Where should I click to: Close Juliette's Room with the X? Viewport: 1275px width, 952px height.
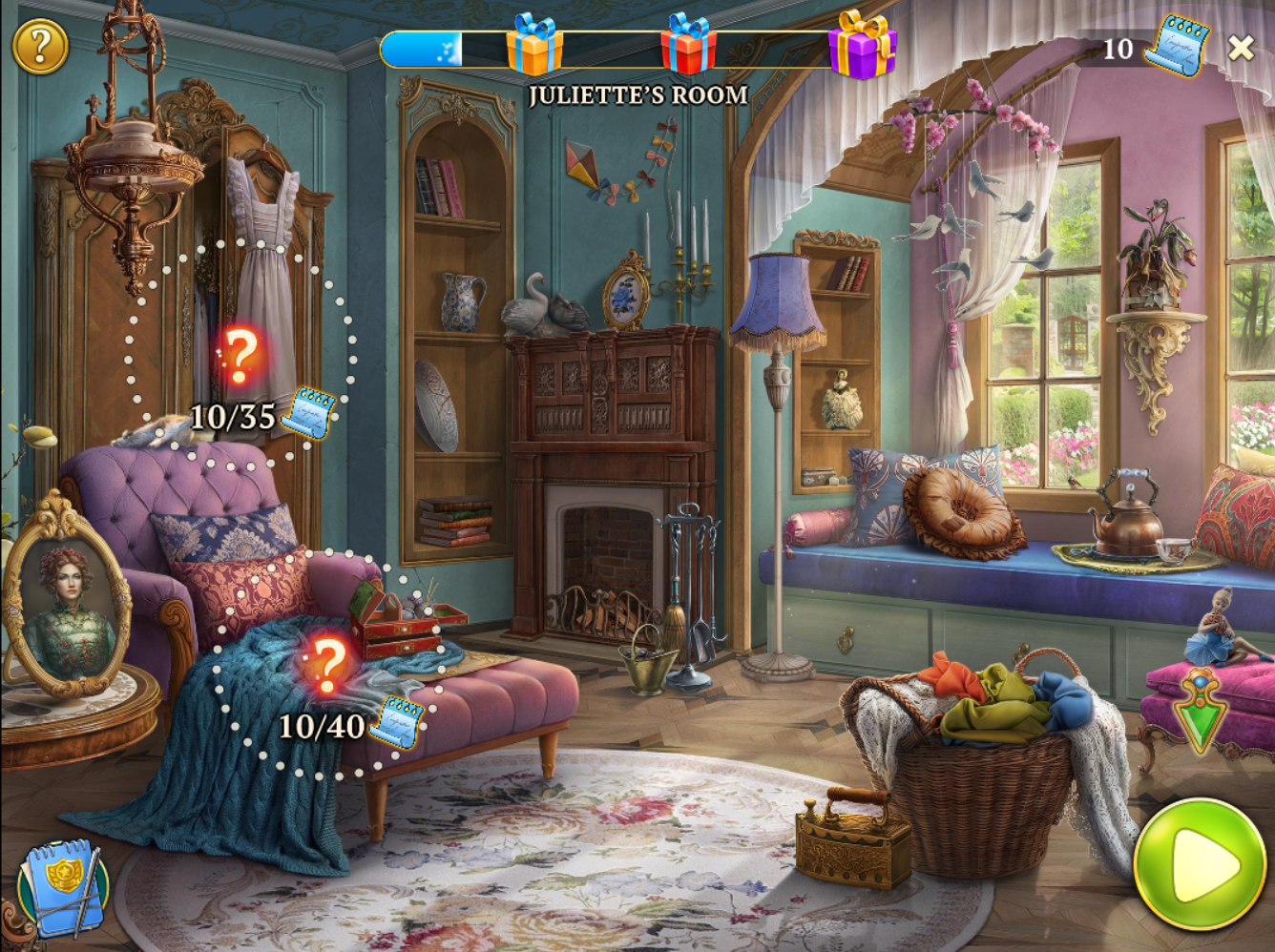point(1241,48)
